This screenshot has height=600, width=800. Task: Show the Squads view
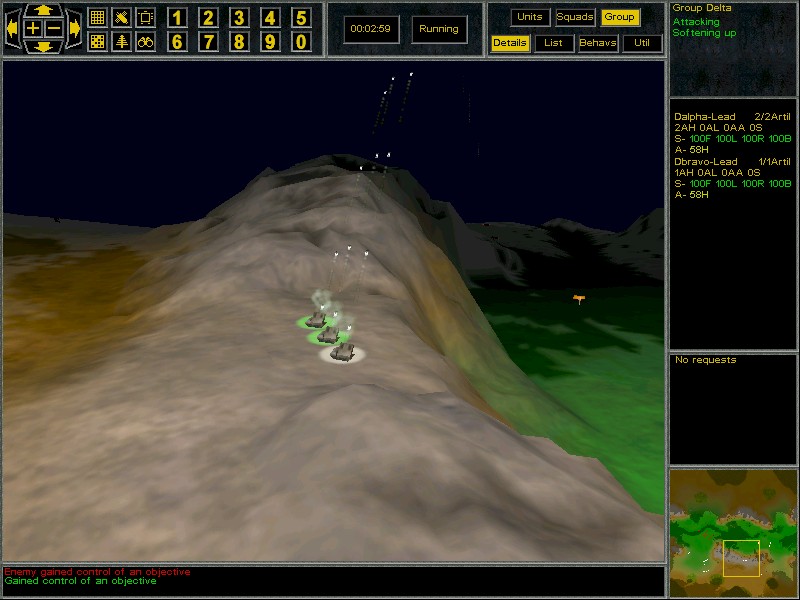[575, 17]
